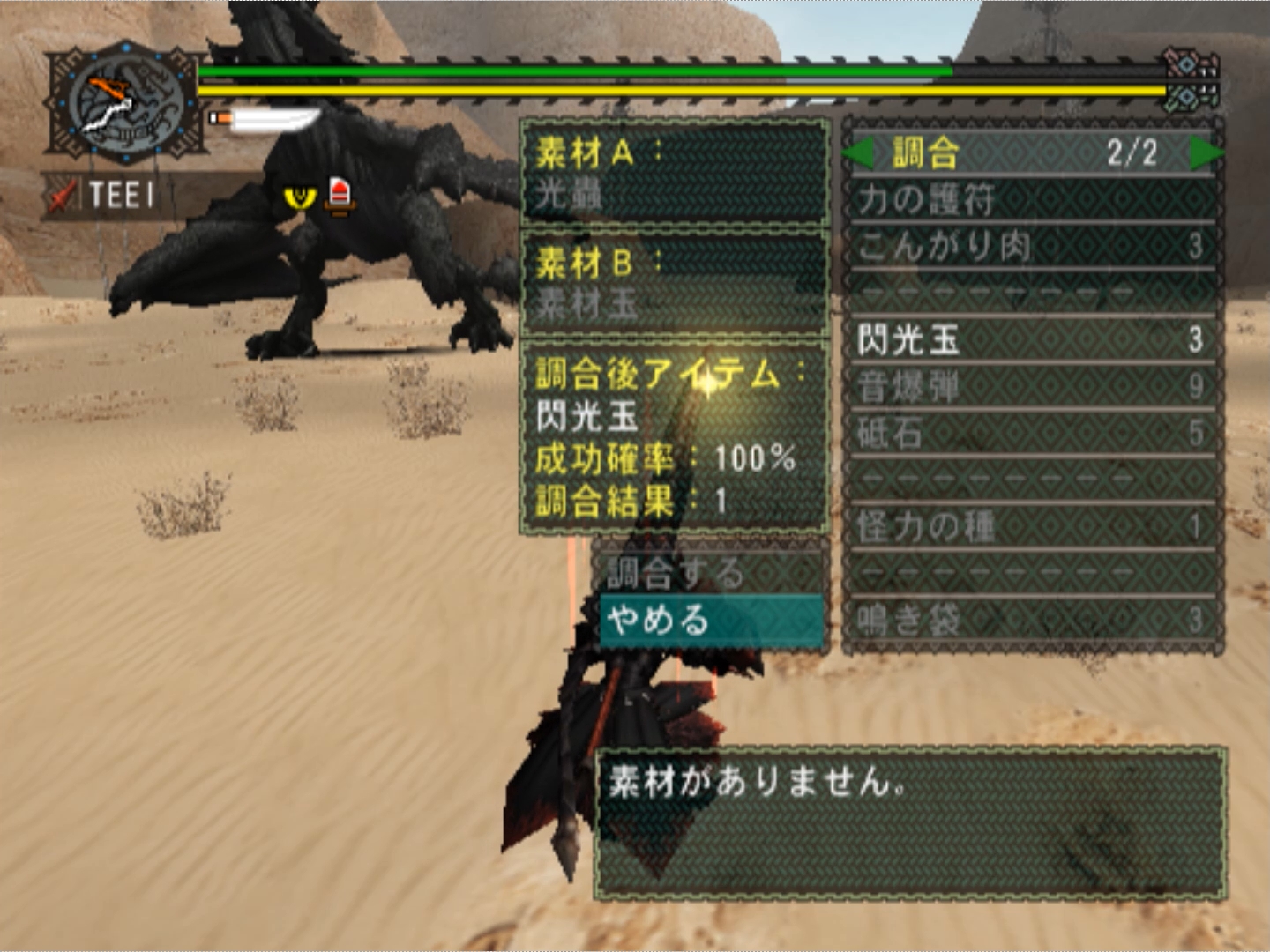Select the 怪力の種 entry
The width and height of the screenshot is (1270, 952).
click(x=1032, y=526)
